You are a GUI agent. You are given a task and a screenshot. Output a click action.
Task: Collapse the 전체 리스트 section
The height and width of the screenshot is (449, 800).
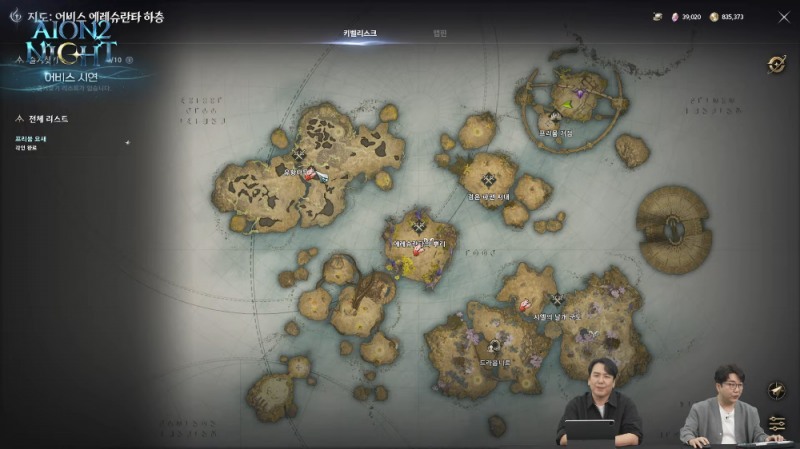pos(22,119)
